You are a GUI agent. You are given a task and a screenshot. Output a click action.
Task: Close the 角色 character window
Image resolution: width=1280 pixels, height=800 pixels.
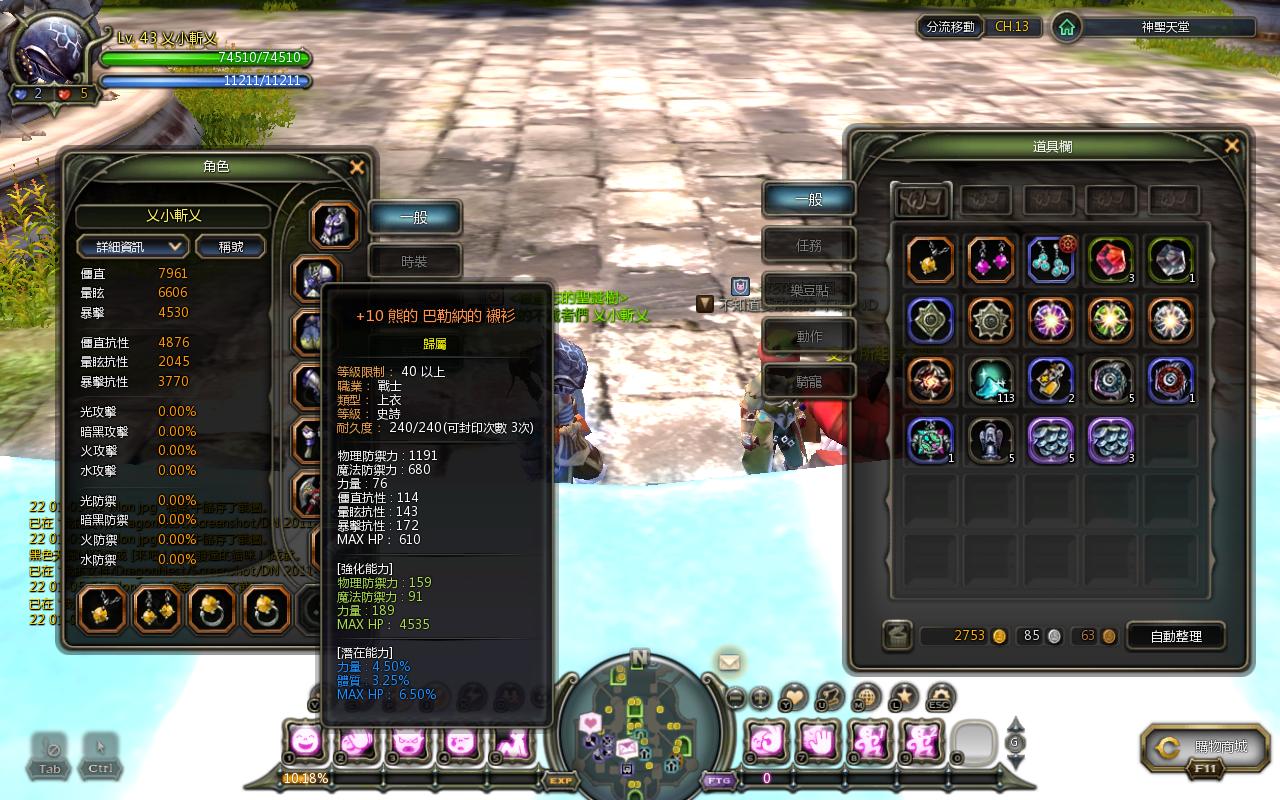(357, 168)
